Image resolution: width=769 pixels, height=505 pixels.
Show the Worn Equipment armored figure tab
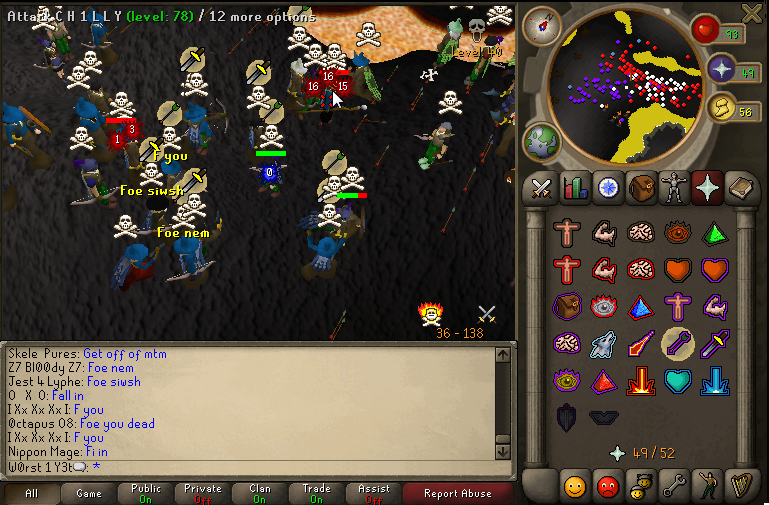(x=672, y=187)
